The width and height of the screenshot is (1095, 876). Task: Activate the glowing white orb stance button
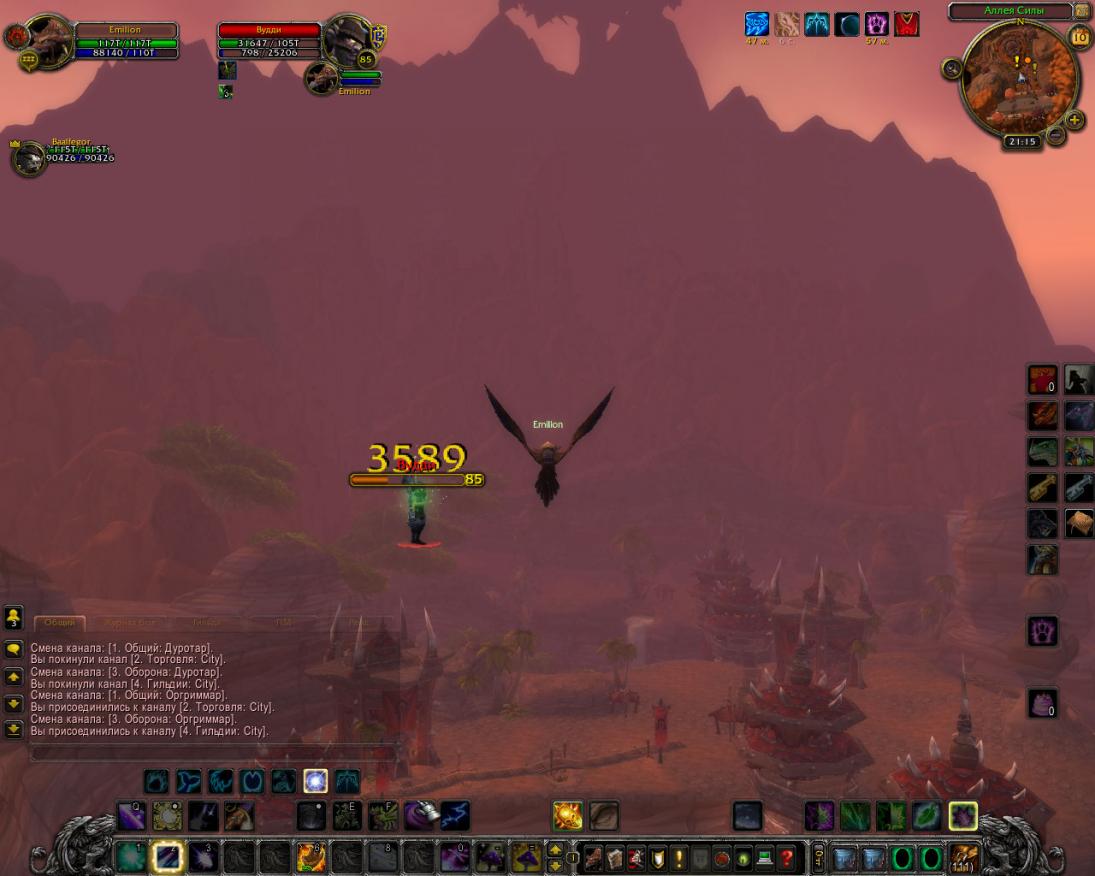click(x=315, y=781)
